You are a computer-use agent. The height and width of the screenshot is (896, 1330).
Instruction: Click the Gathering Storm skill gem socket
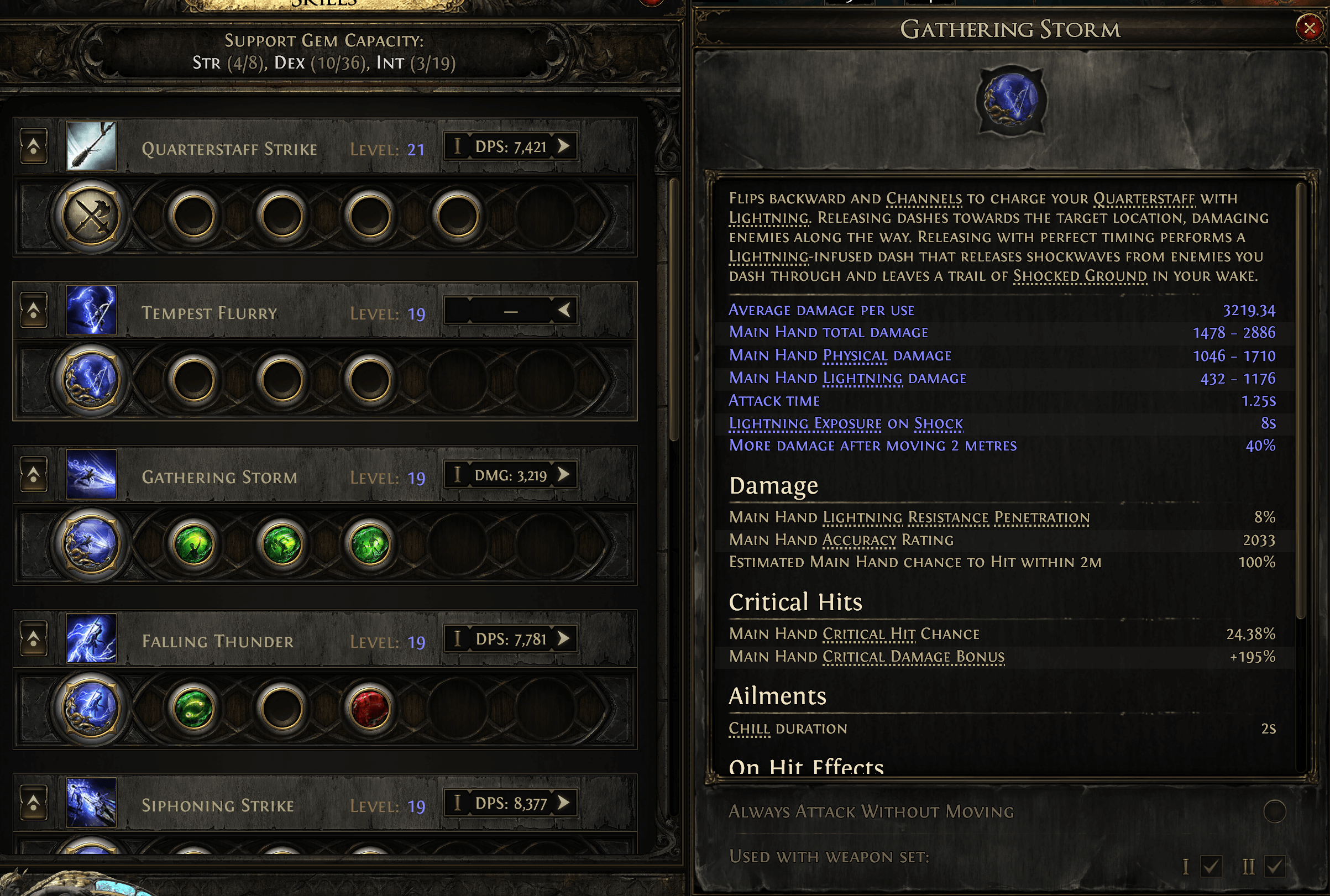click(x=91, y=544)
